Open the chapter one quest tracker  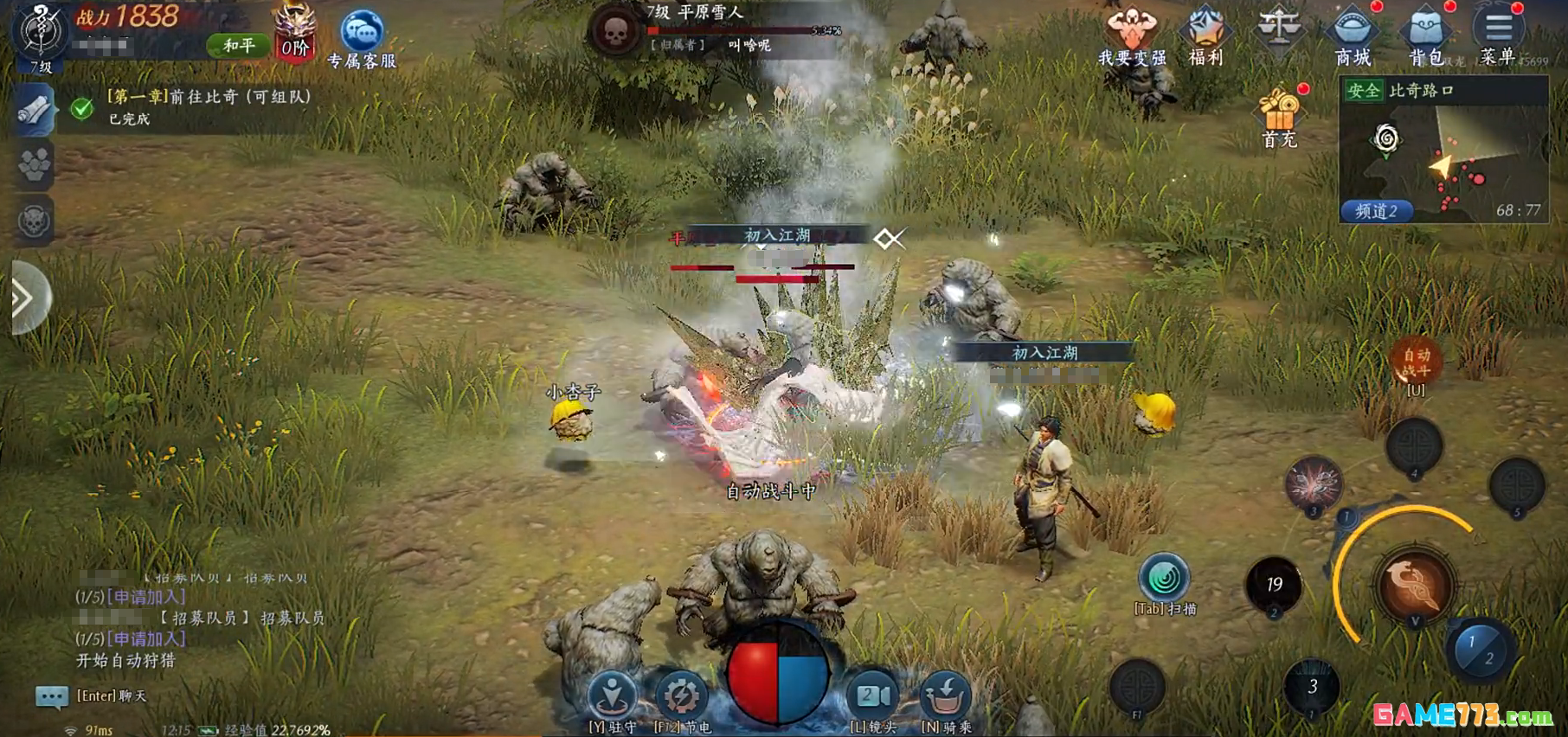click(x=208, y=106)
